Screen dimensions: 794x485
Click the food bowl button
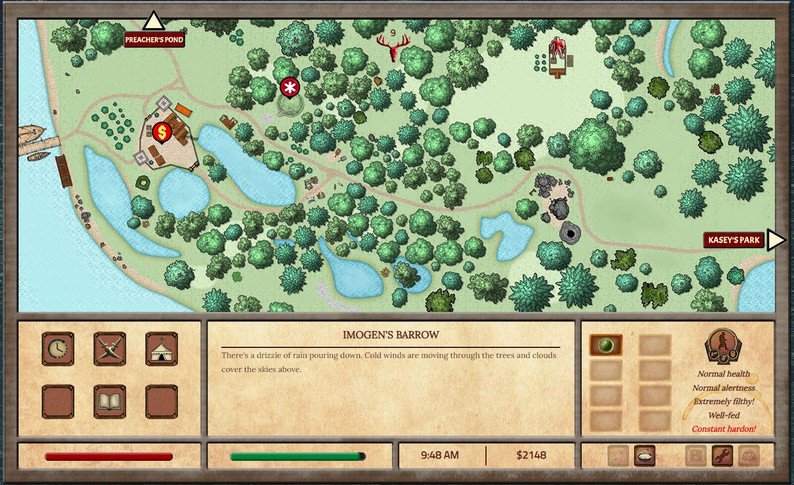tap(645, 455)
